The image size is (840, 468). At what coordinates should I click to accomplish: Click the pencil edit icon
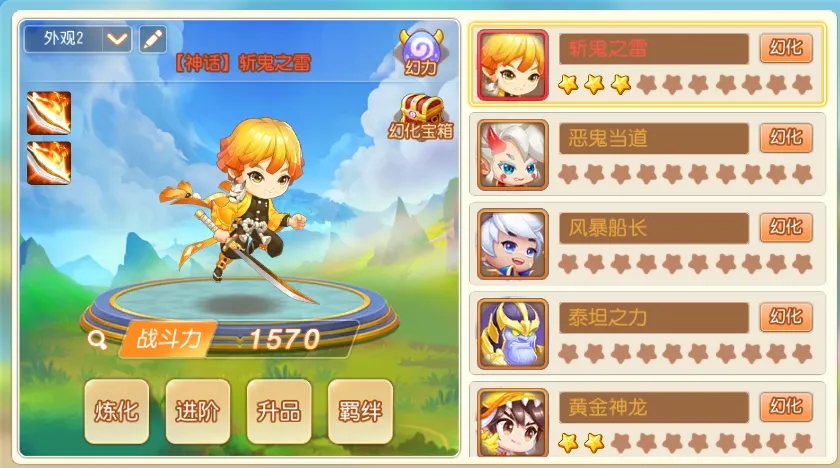pos(152,39)
